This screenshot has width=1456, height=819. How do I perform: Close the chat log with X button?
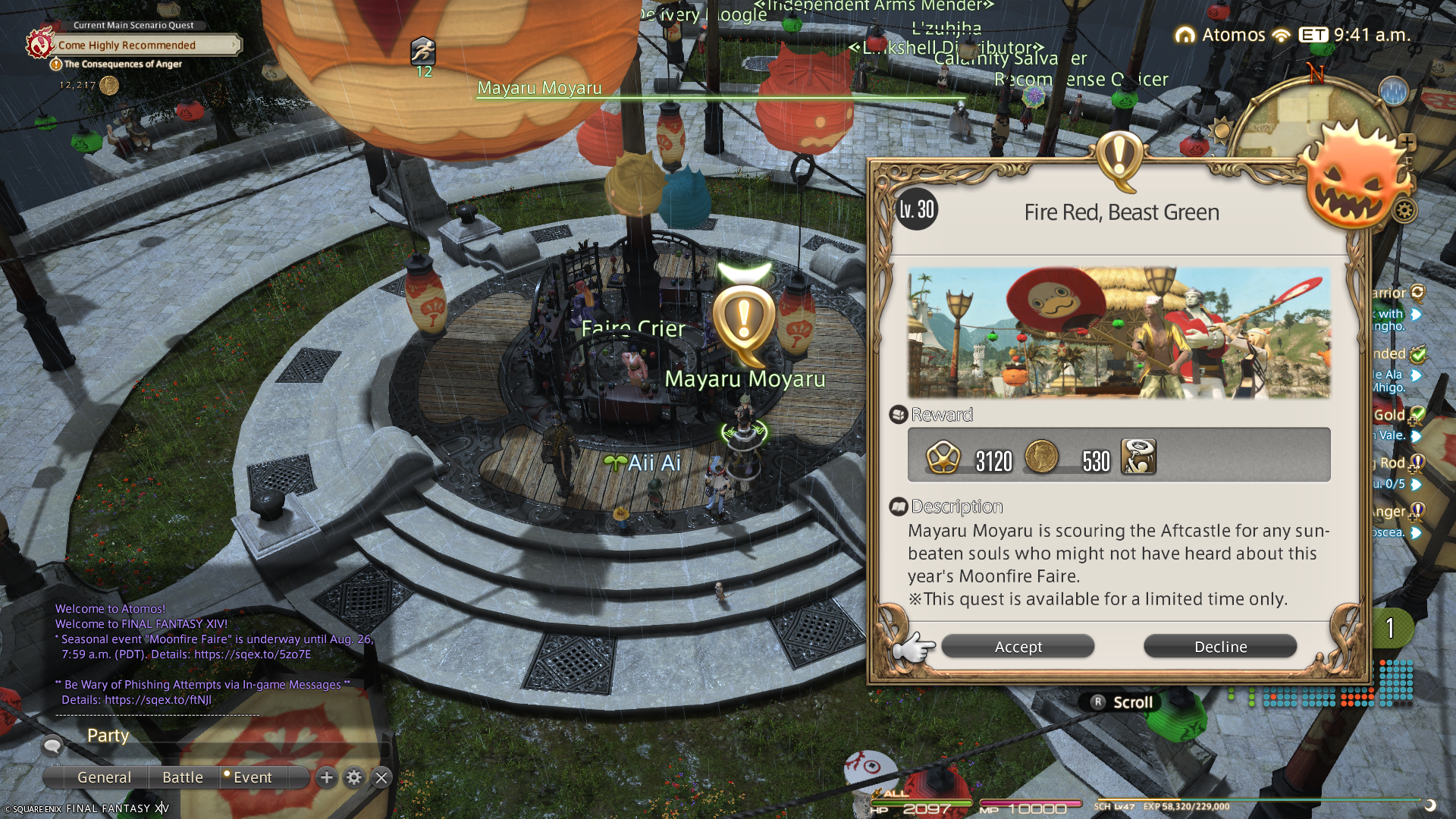pyautogui.click(x=381, y=777)
